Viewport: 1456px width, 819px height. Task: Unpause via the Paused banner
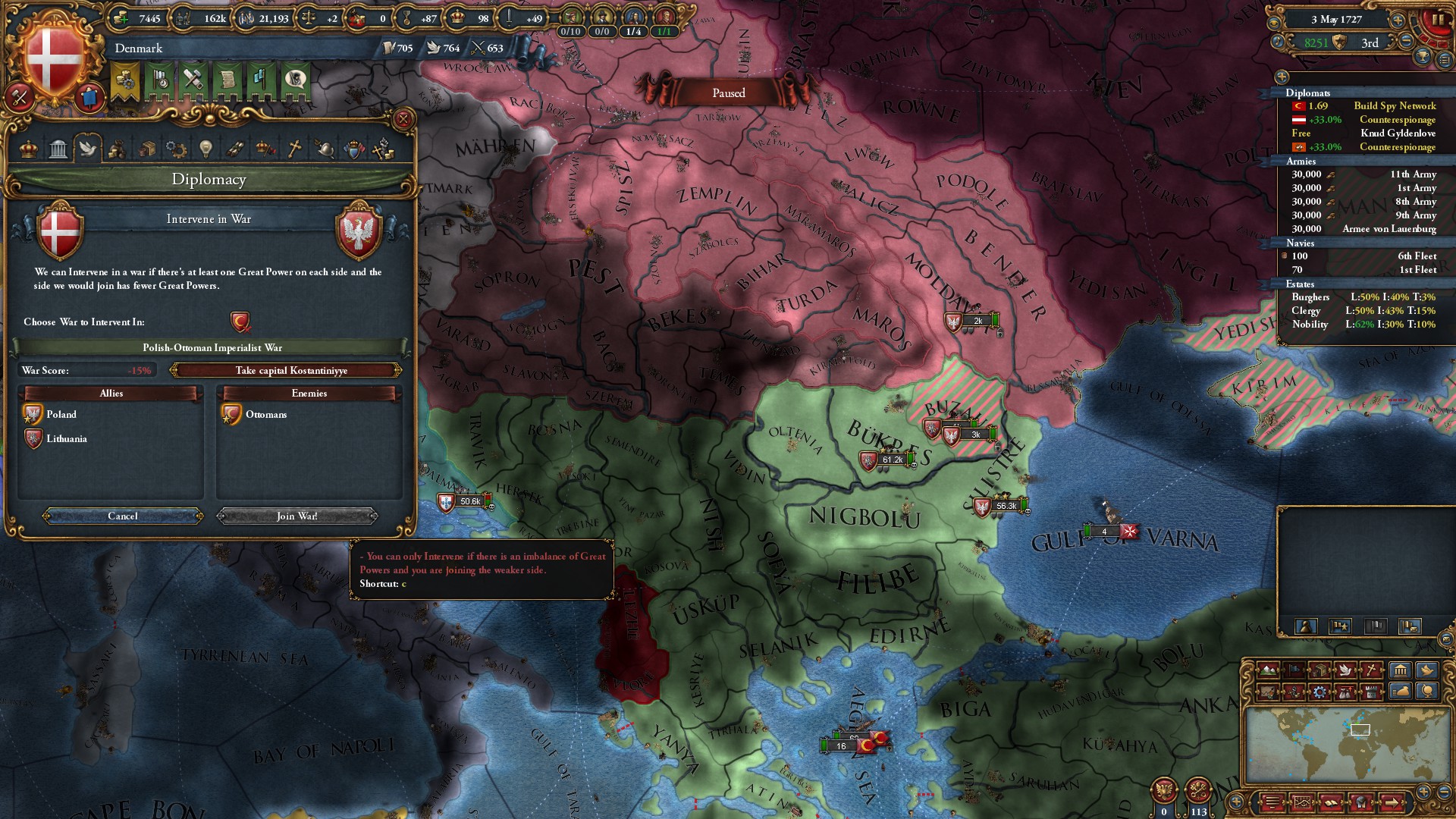pos(727,93)
